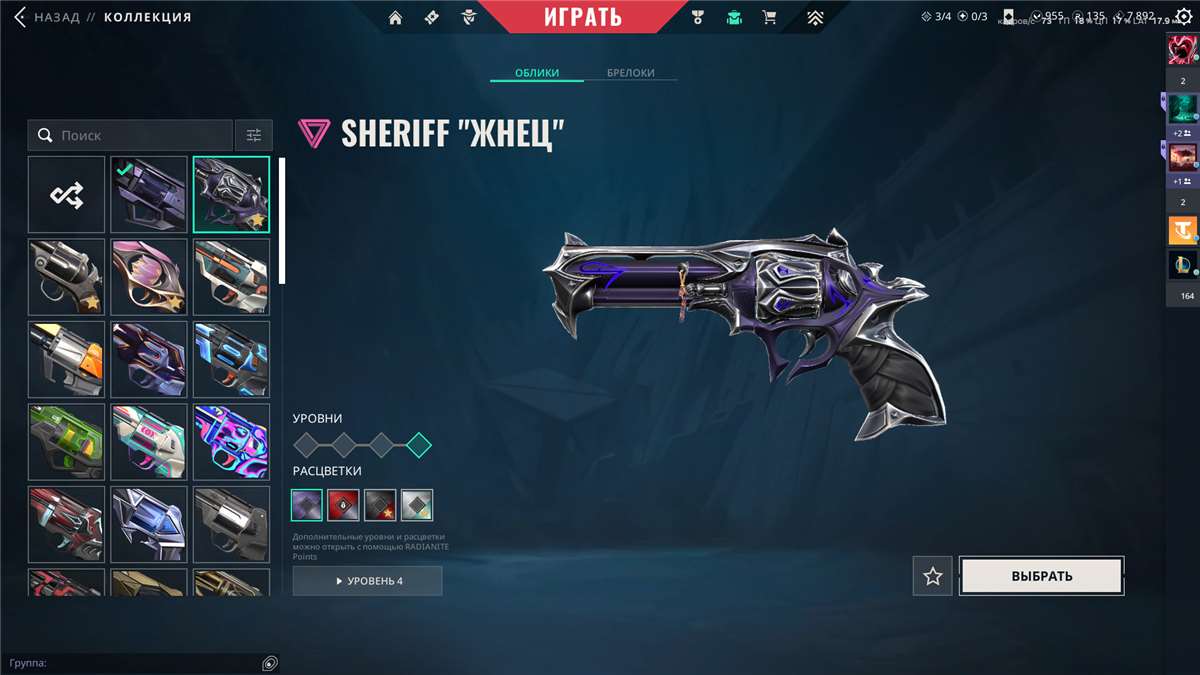Open the store cart icon
The height and width of the screenshot is (675, 1200).
pyautogui.click(x=769, y=17)
